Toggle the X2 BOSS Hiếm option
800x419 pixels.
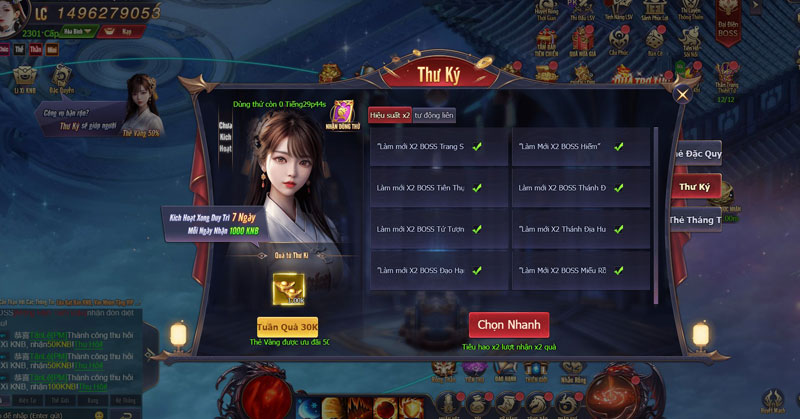click(x=619, y=147)
